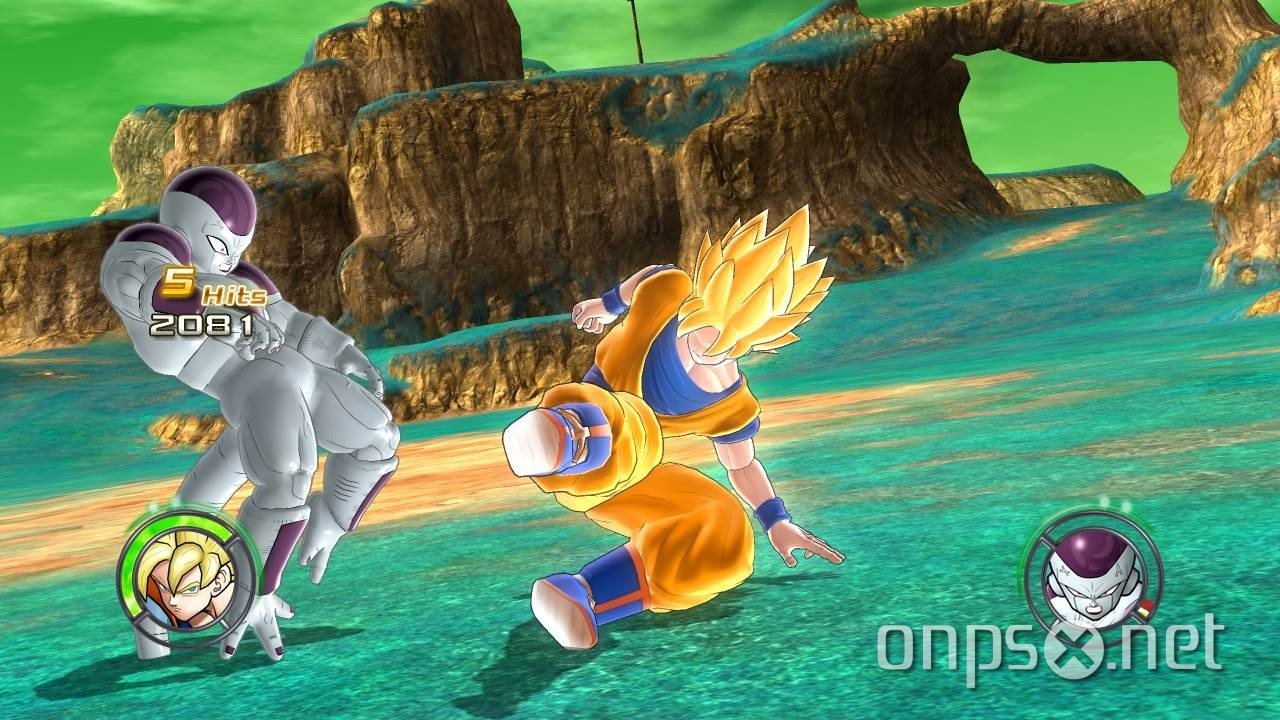Expand the hit counter display

pyautogui.click(x=205, y=290)
